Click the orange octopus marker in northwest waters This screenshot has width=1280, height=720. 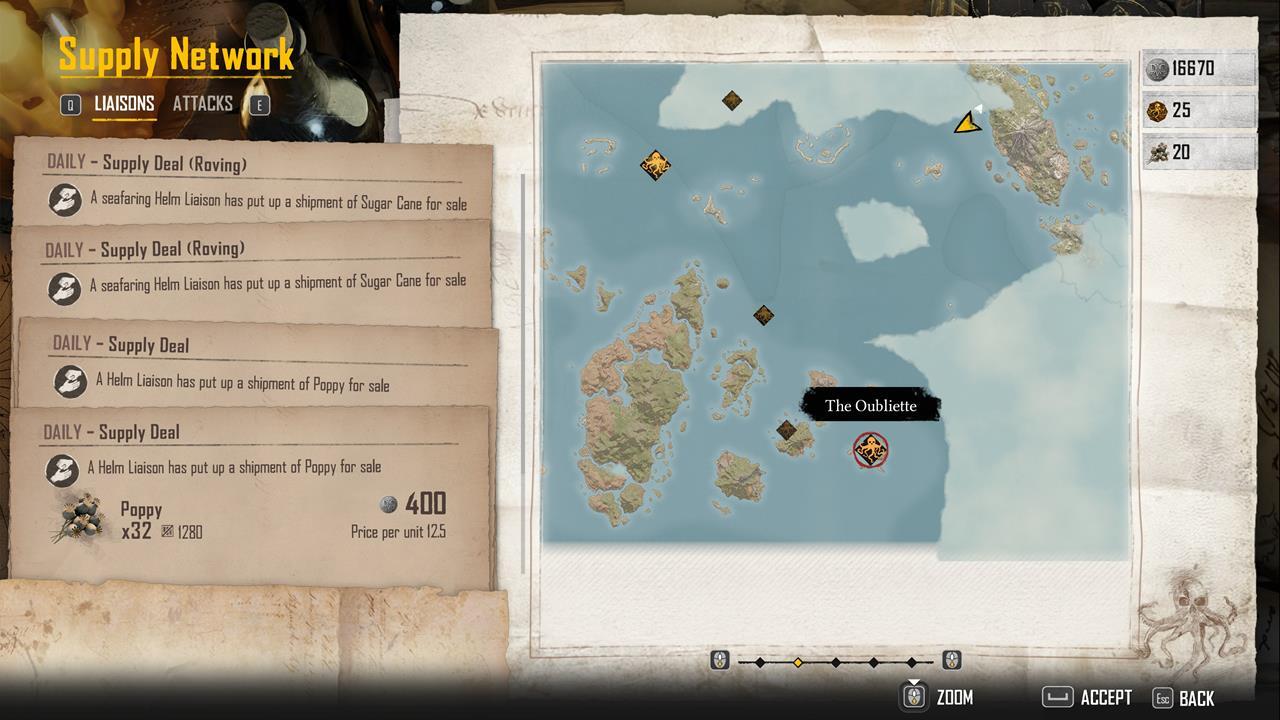click(x=655, y=165)
